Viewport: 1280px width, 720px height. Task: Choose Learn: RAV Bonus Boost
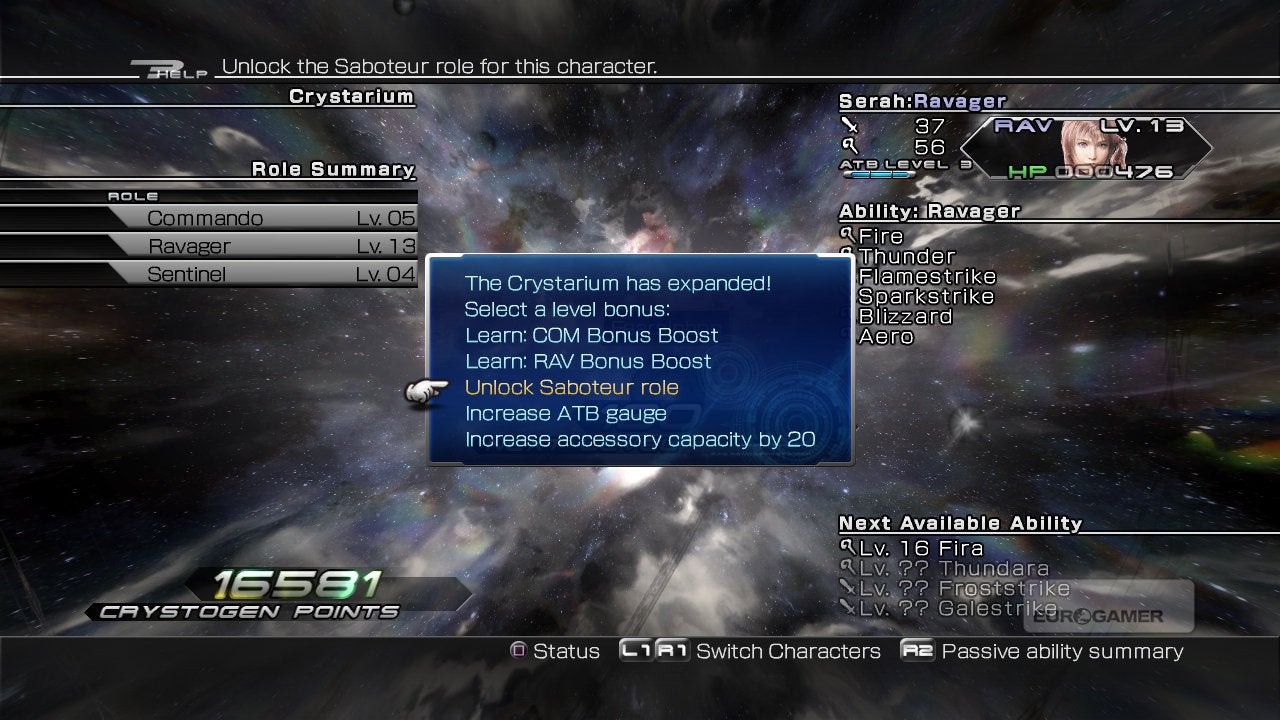[588, 362]
